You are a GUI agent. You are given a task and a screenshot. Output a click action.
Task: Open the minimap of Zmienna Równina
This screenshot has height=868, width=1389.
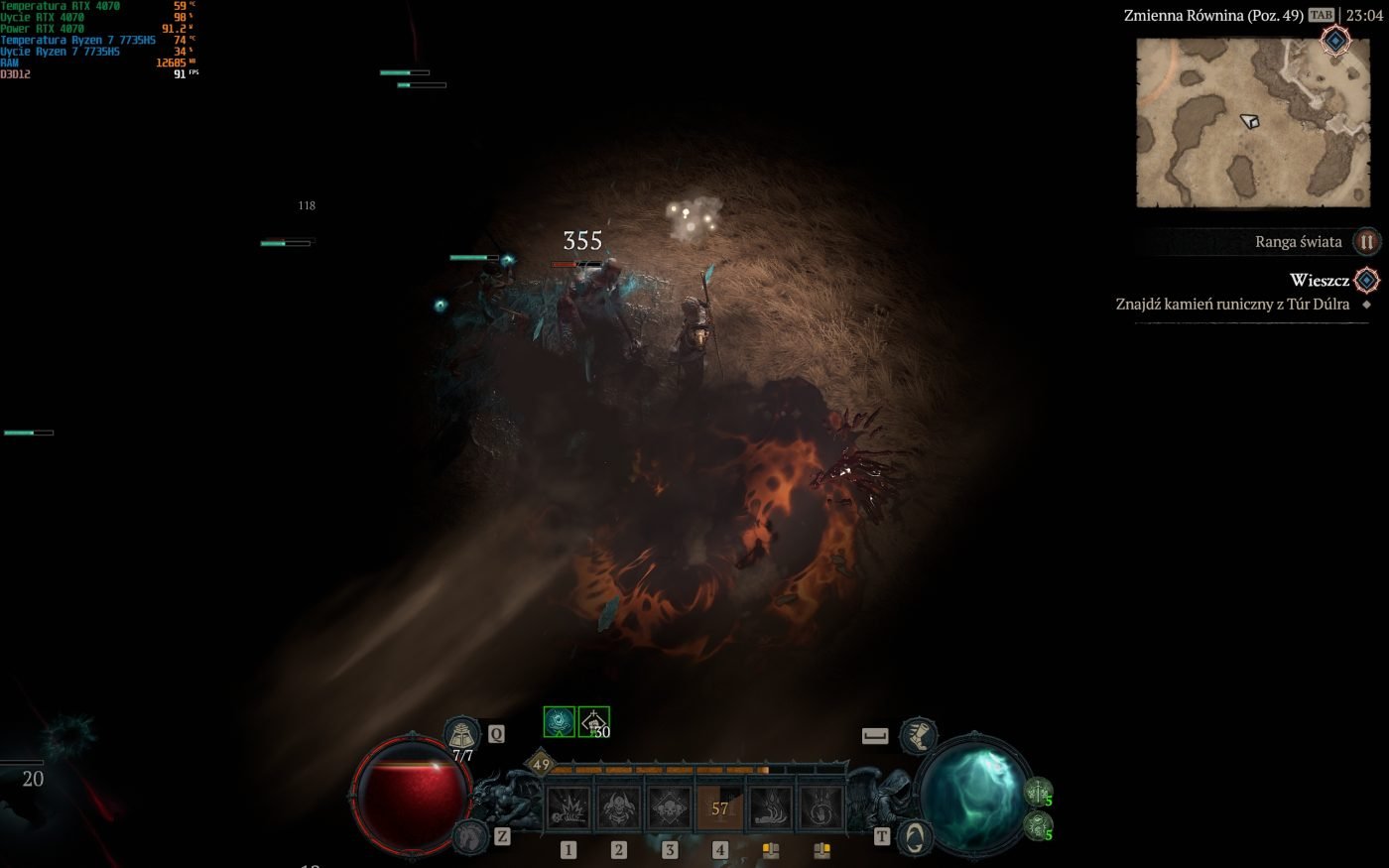(1252, 122)
